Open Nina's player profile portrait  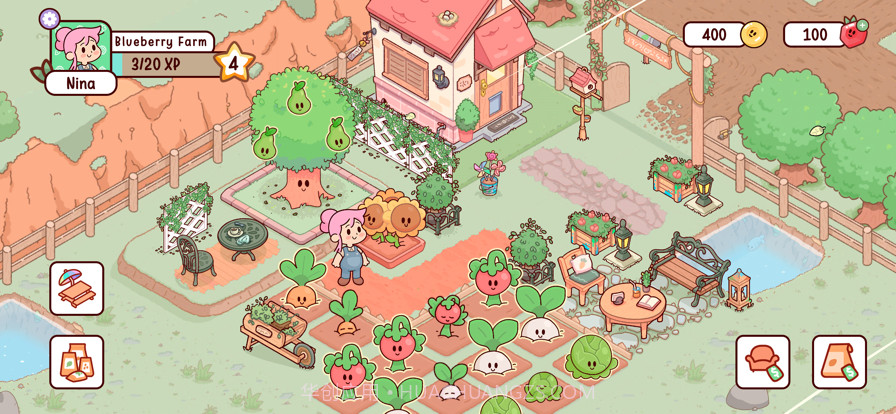[80, 48]
